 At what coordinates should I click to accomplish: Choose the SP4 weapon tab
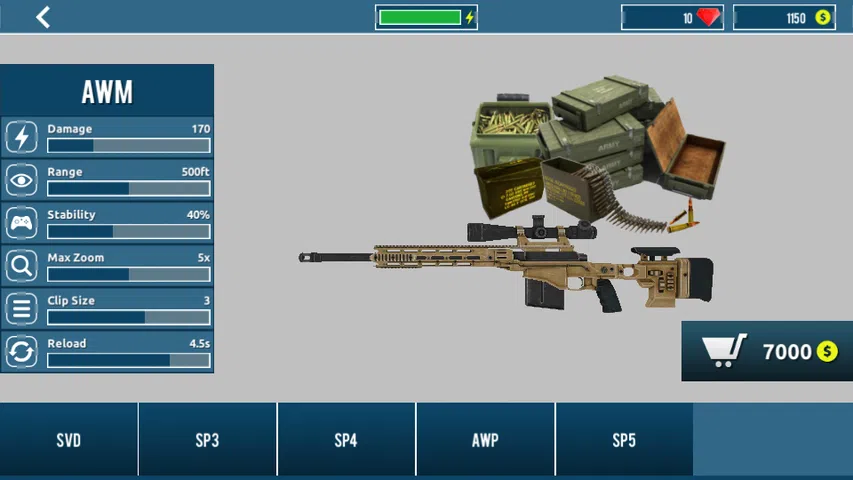click(346, 440)
